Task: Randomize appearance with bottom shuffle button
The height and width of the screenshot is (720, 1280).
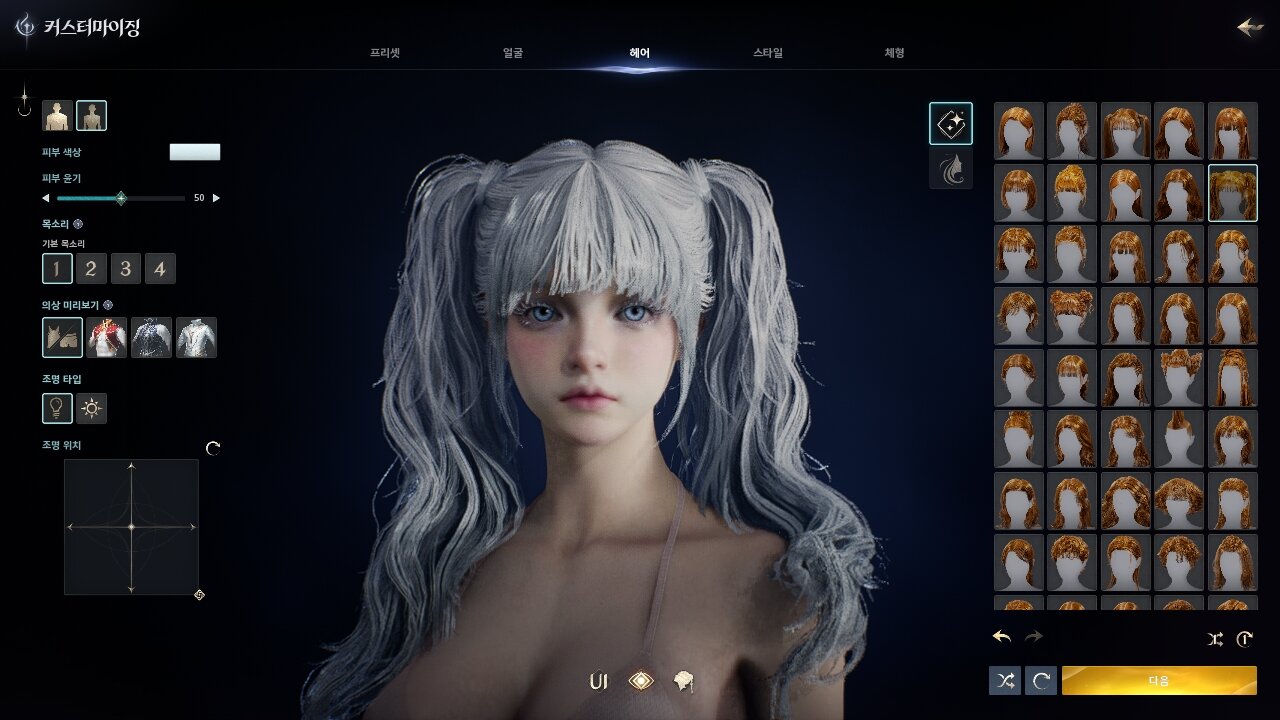Action: point(1005,680)
